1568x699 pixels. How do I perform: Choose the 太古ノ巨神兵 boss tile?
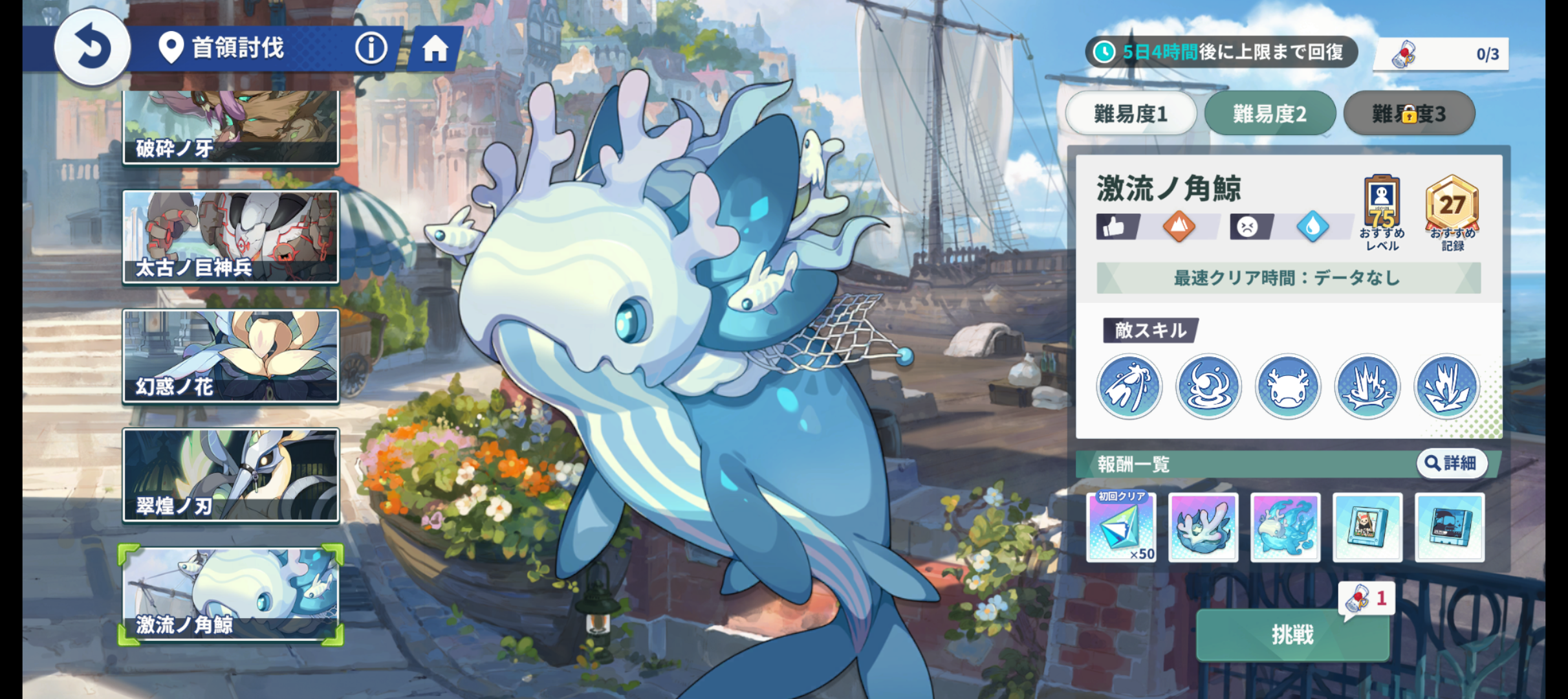click(230, 236)
